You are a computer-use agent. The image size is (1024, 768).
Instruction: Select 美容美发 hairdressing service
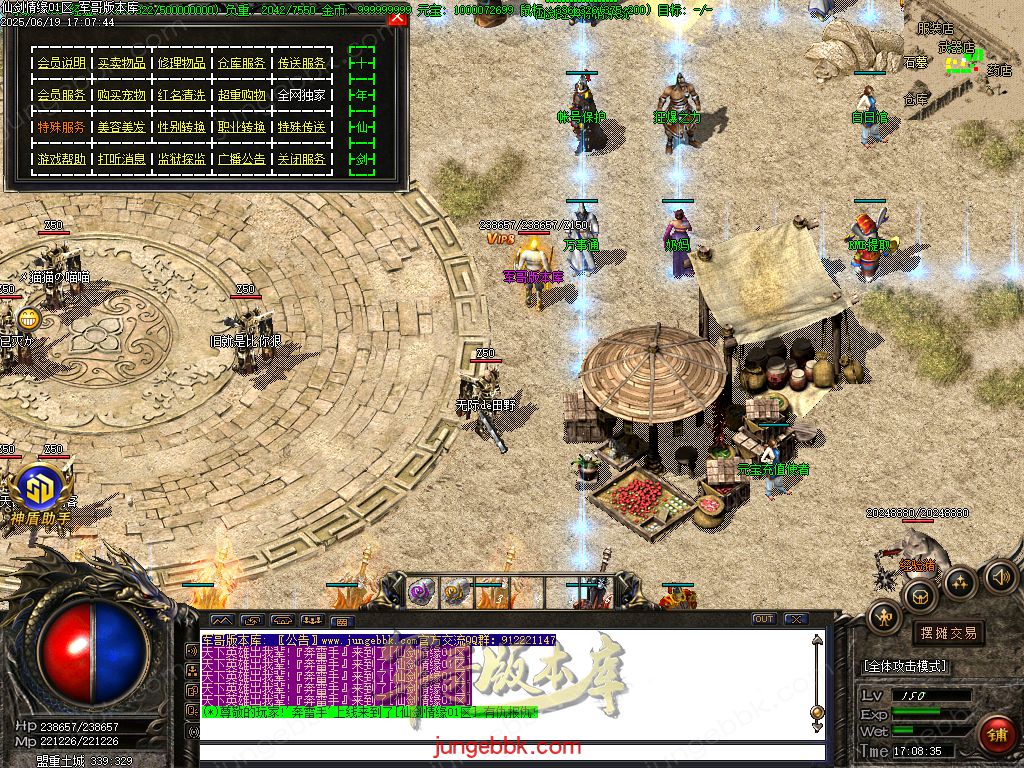[122, 127]
